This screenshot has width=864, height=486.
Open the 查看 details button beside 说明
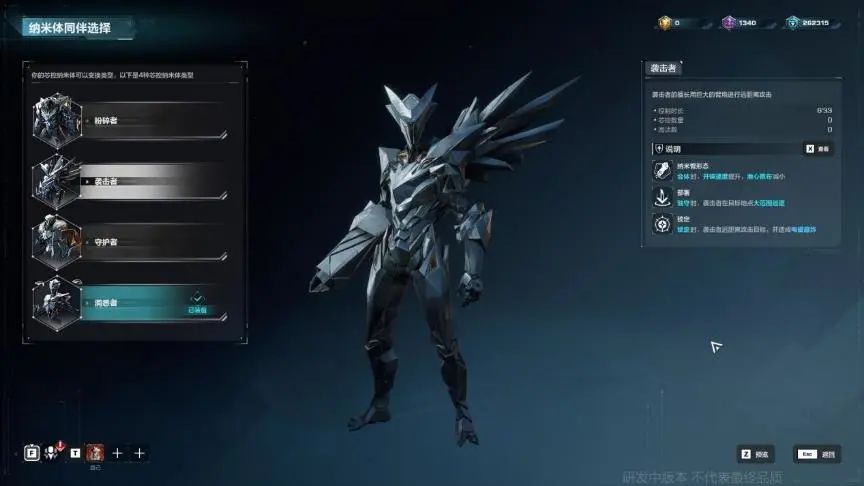click(817, 148)
